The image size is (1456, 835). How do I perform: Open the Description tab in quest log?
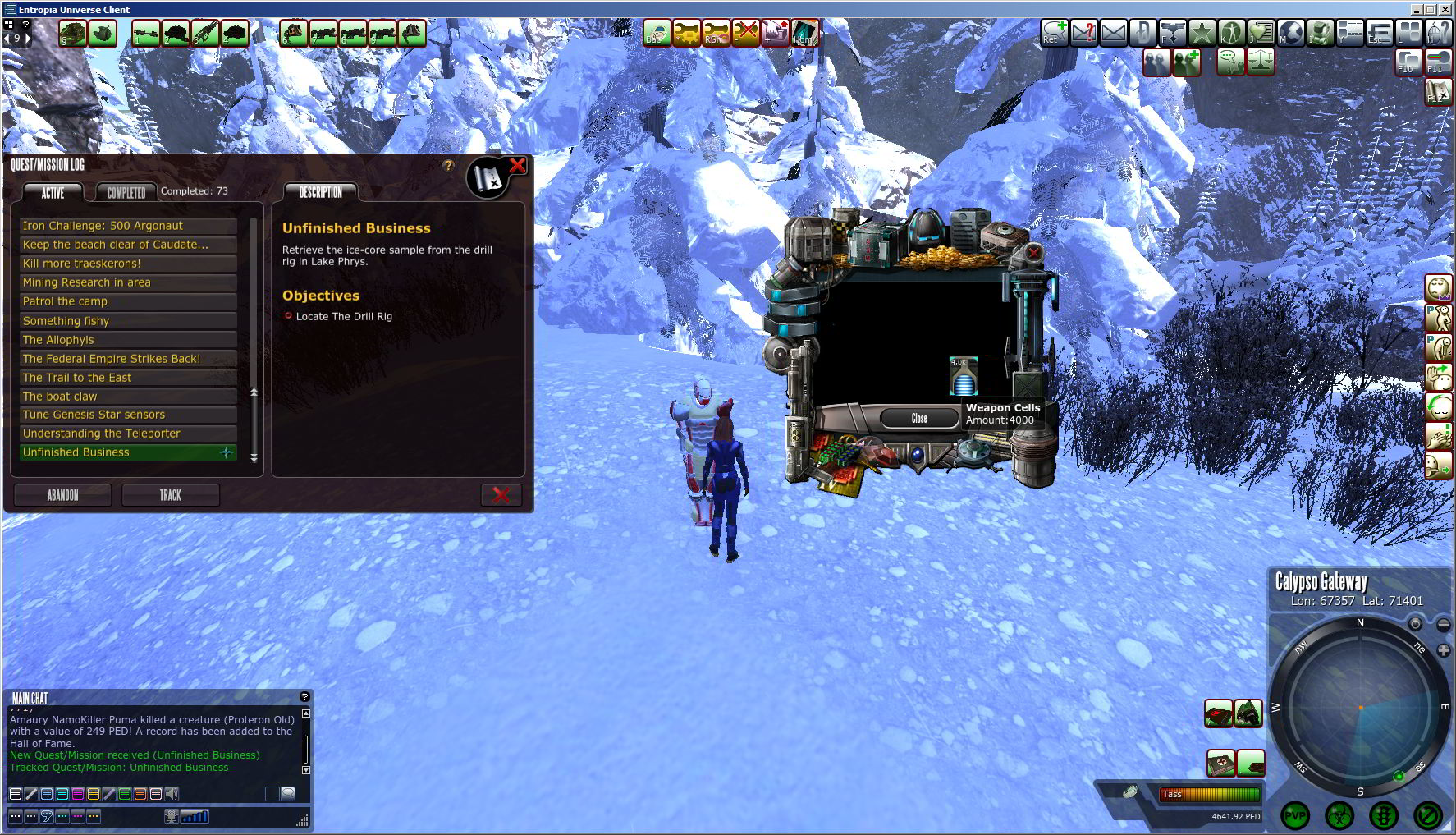320,192
